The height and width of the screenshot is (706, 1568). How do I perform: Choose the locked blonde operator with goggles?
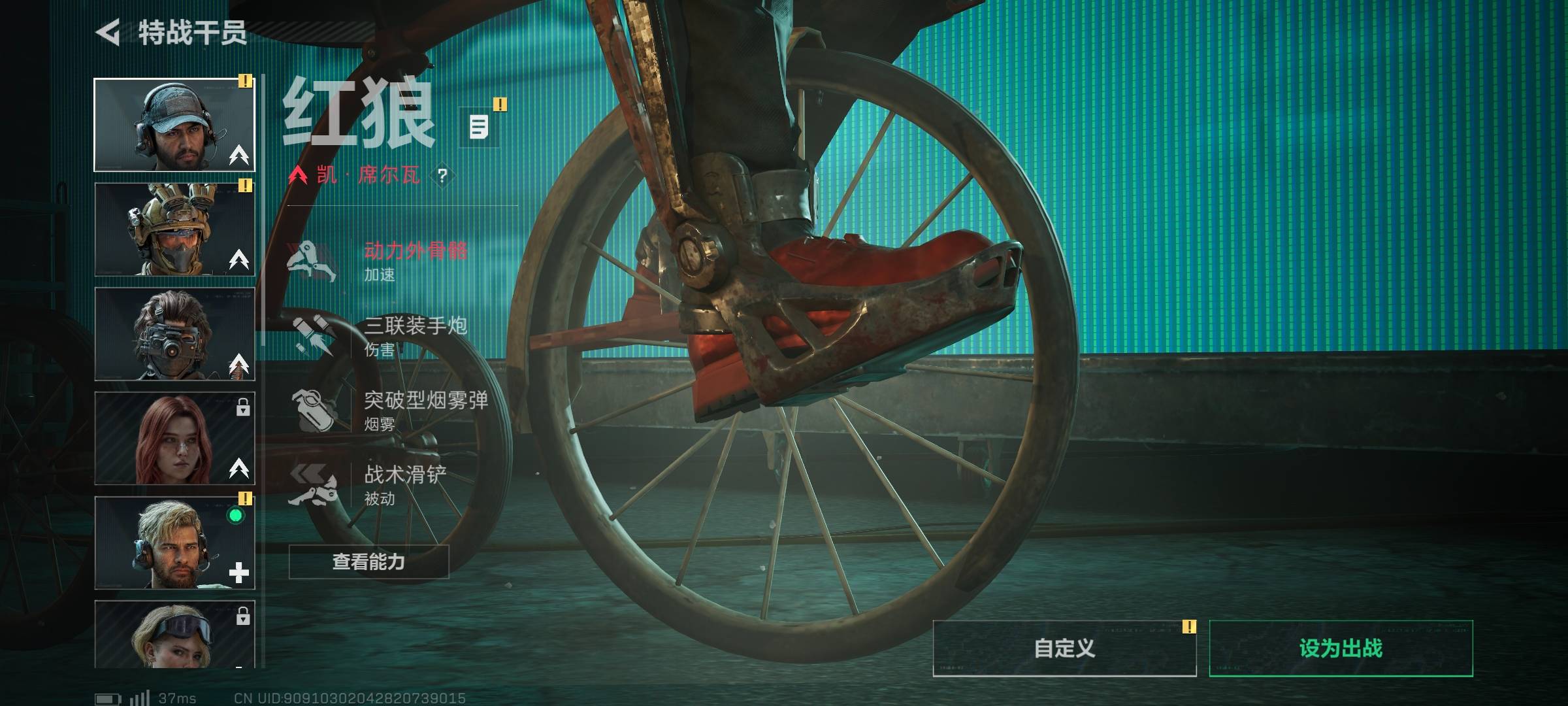point(174,634)
